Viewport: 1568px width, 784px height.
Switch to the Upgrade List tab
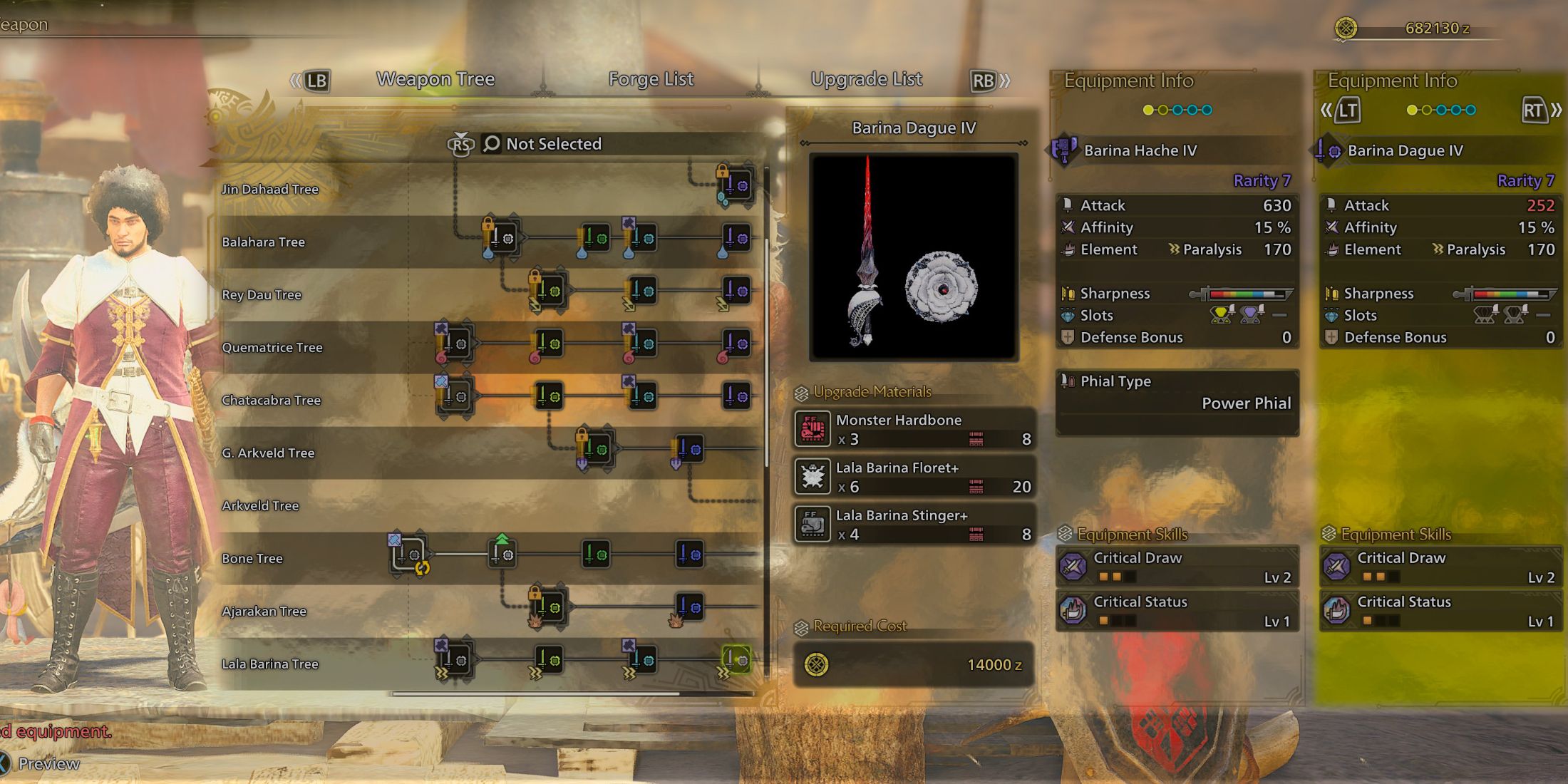(866, 79)
